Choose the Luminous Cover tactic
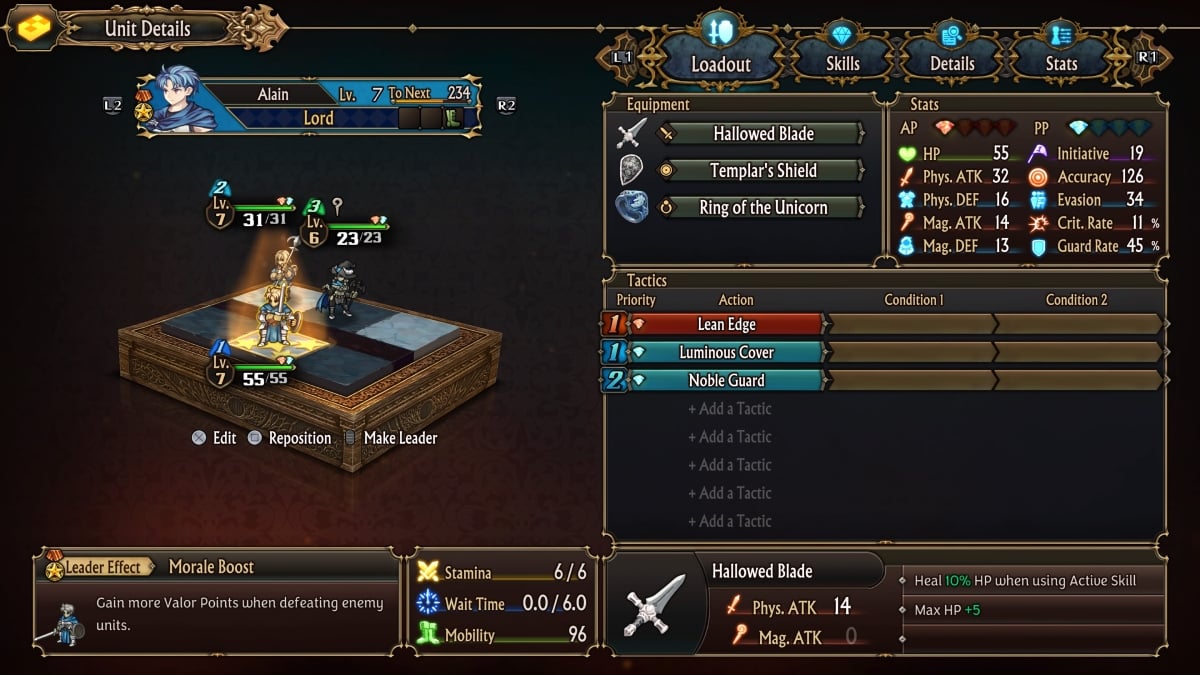 (x=726, y=352)
